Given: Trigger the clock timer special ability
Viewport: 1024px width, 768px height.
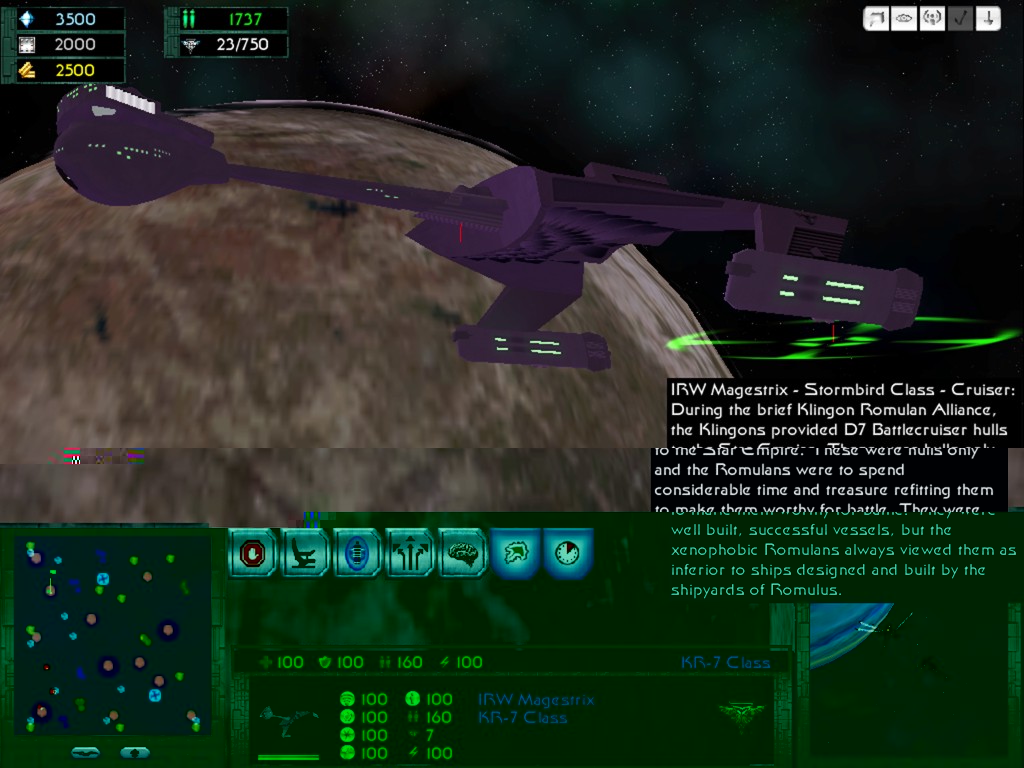Looking at the screenshot, I should pos(568,553).
